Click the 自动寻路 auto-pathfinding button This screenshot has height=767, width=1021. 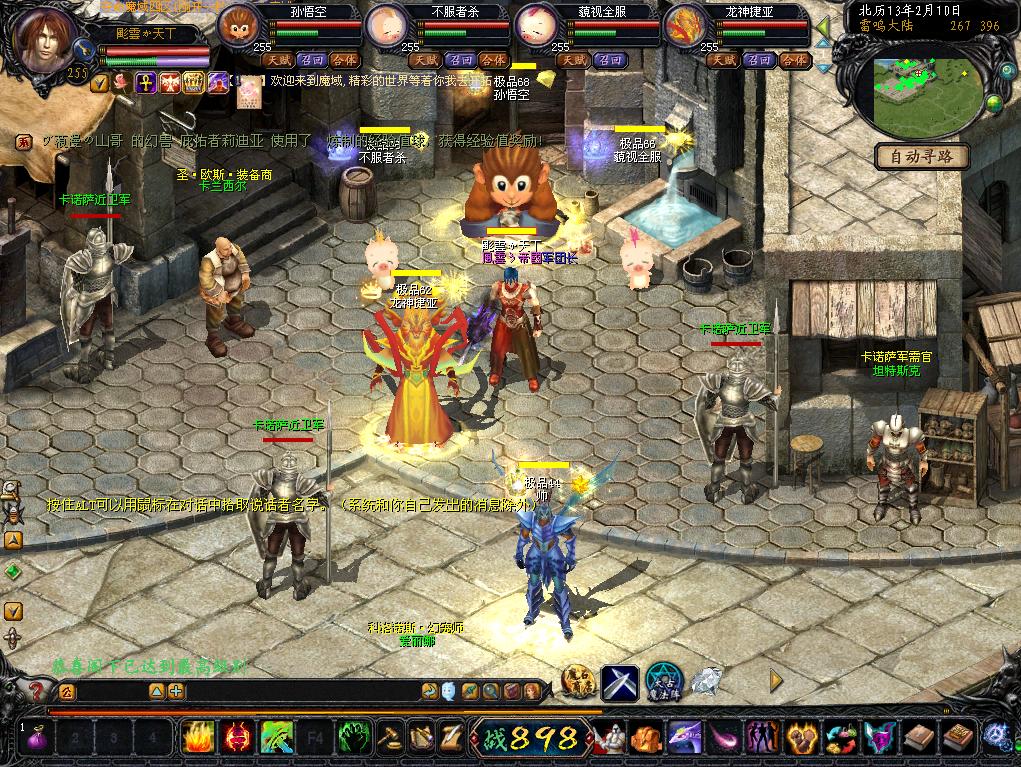coord(922,156)
